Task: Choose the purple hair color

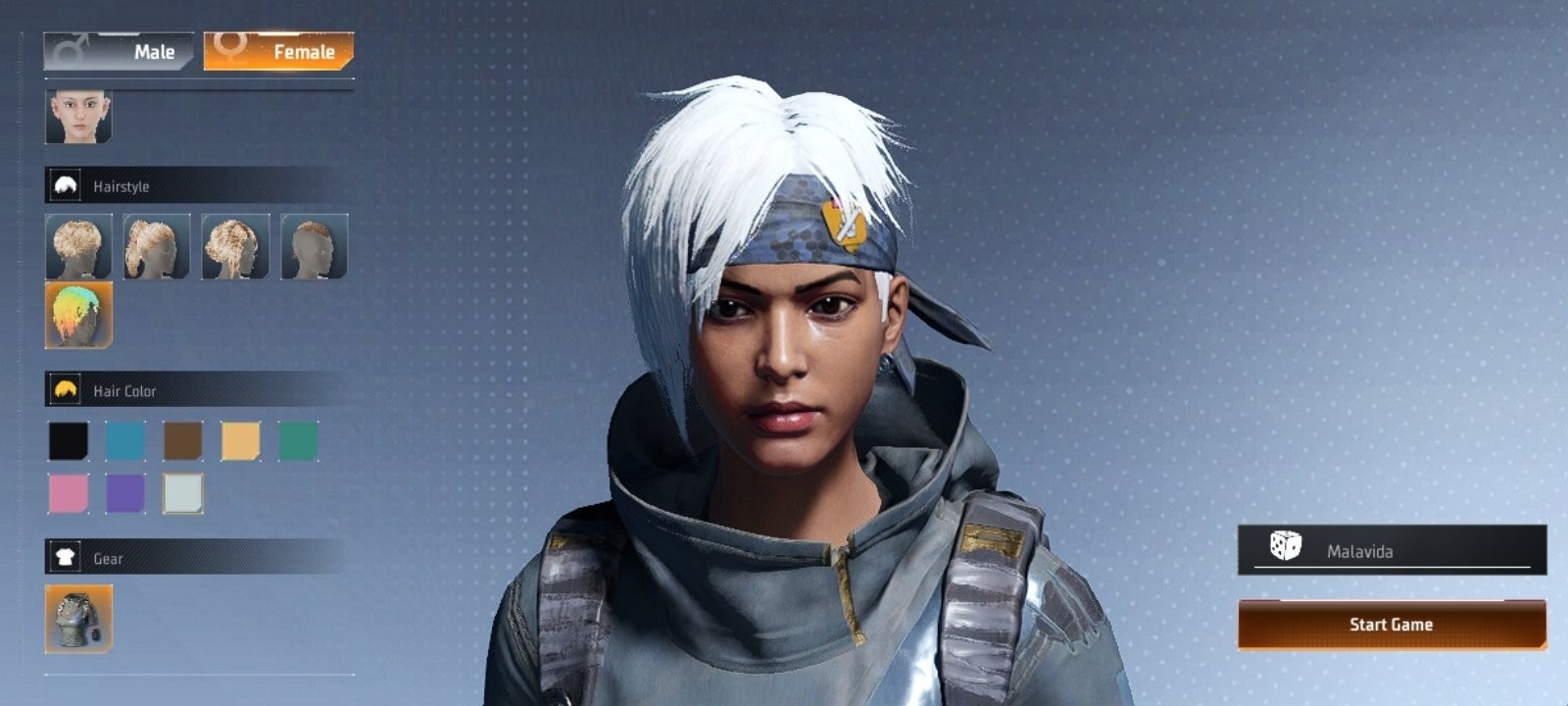Action: click(125, 493)
